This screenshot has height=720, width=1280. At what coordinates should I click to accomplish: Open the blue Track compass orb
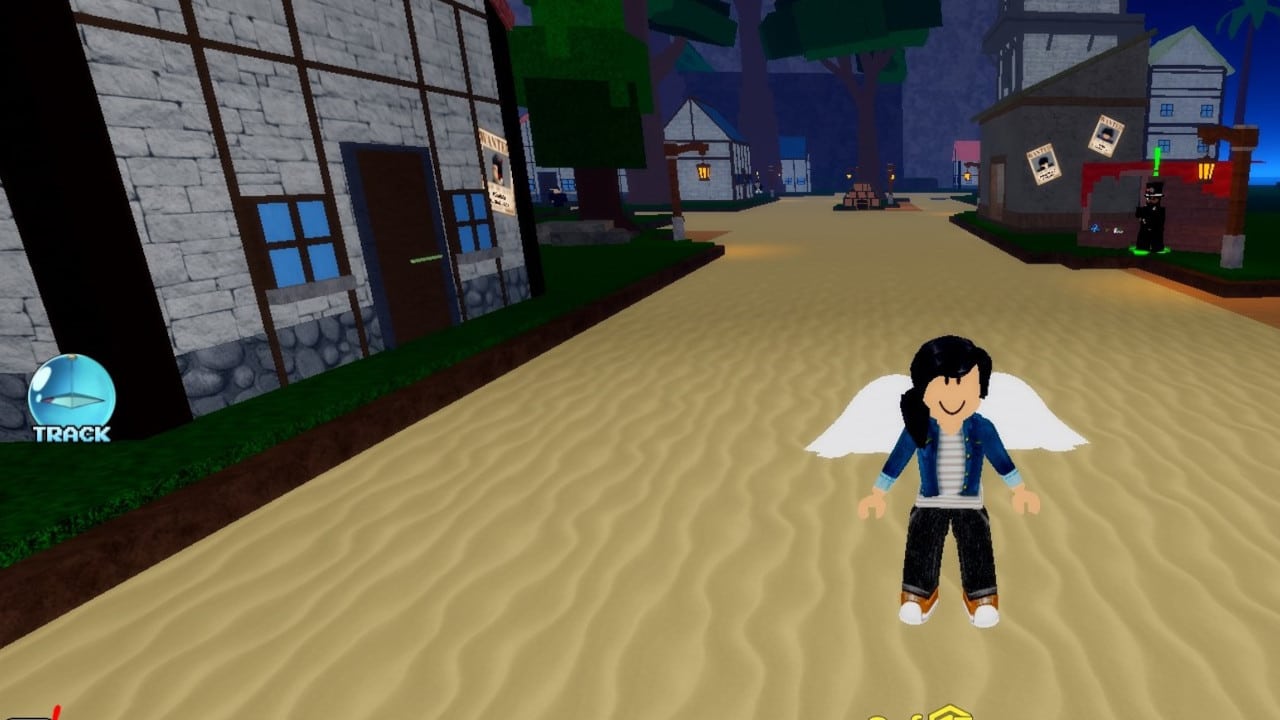tap(71, 394)
